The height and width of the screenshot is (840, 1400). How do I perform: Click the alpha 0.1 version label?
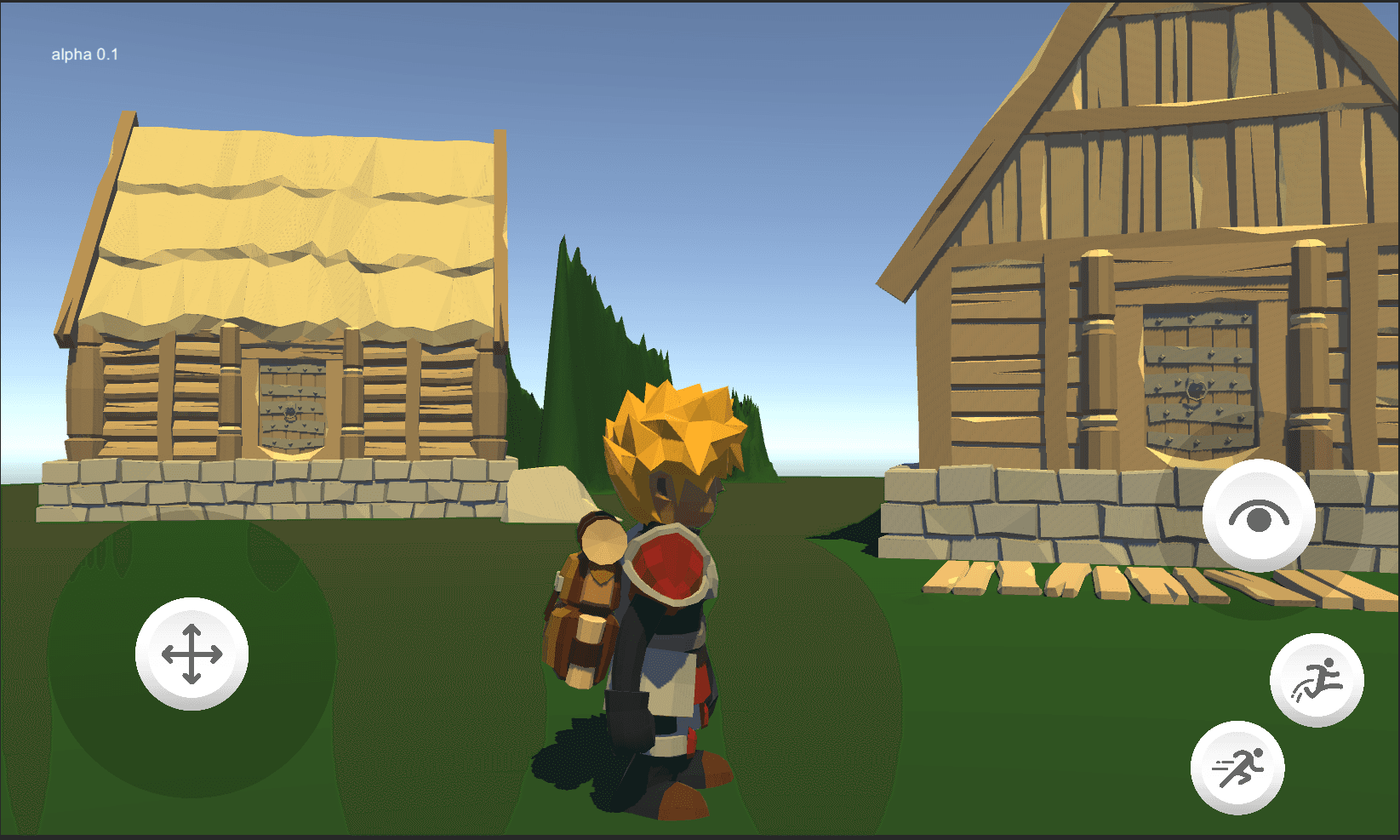click(x=83, y=54)
